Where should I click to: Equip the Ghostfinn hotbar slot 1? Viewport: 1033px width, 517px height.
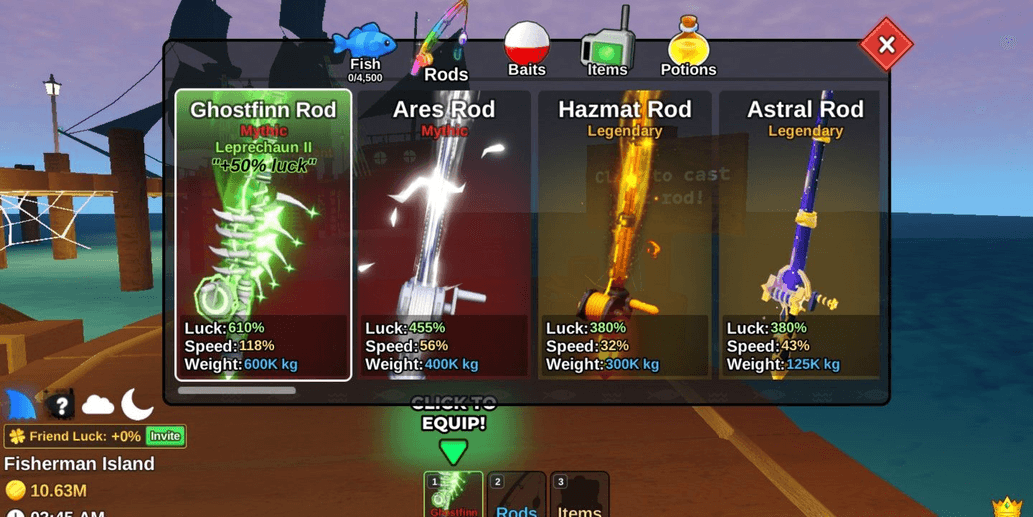coord(453,495)
